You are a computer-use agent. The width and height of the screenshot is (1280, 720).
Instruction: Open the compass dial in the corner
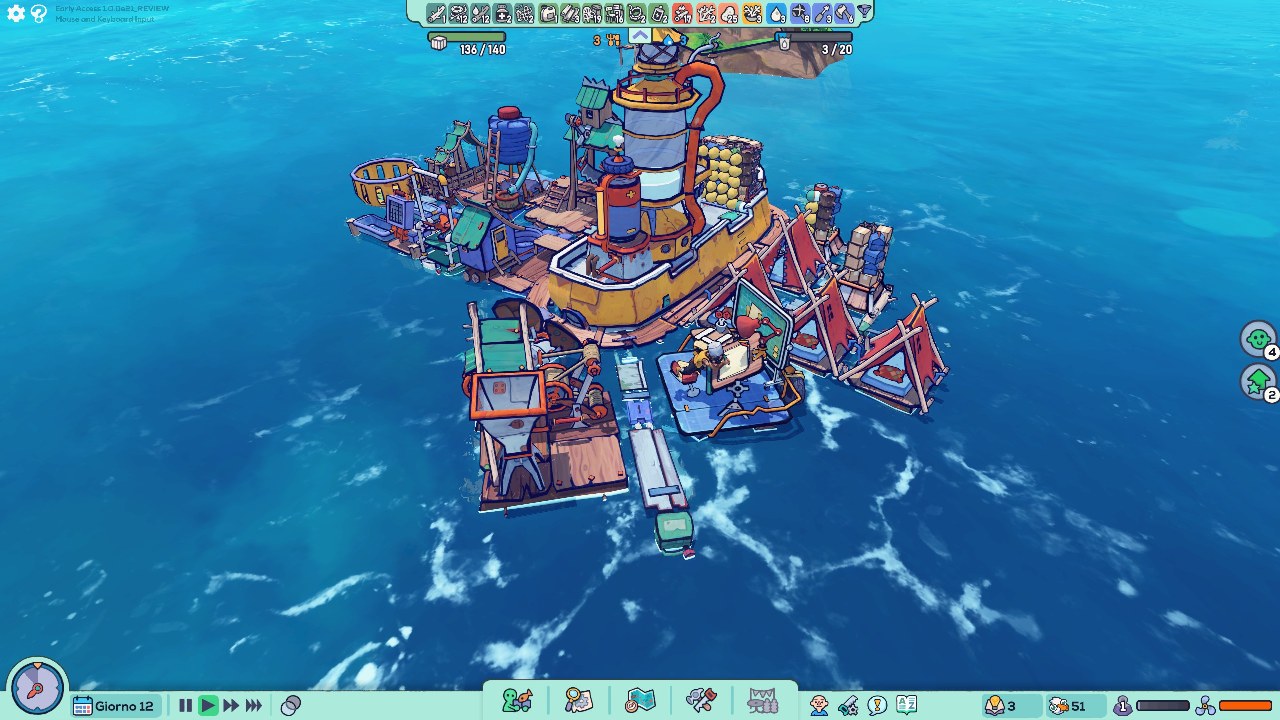pos(38,688)
